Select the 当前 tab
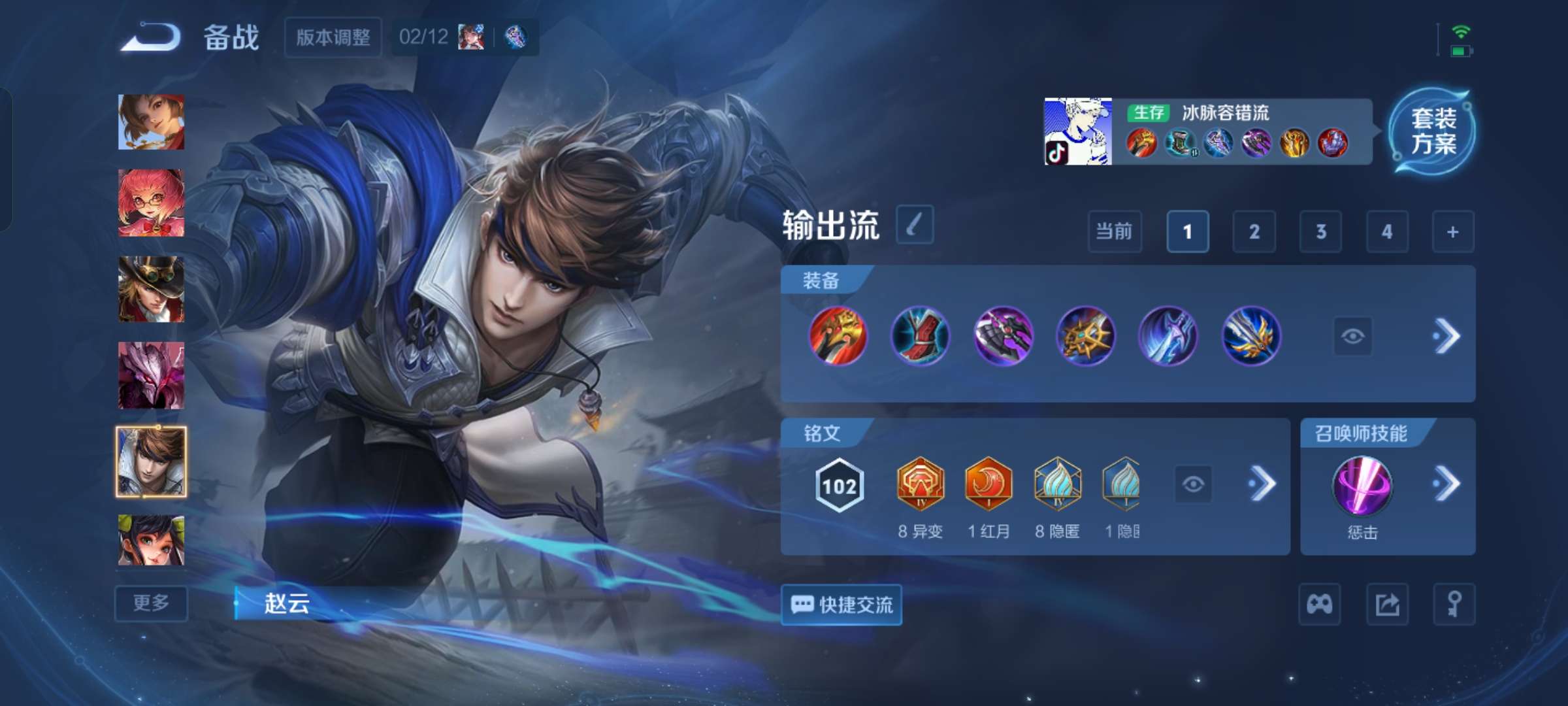 [x=1114, y=232]
